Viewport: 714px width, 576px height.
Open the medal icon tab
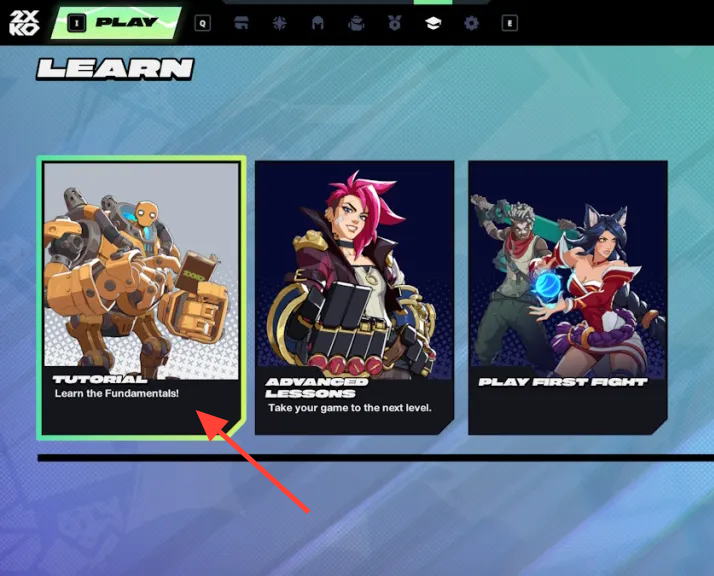click(x=394, y=22)
